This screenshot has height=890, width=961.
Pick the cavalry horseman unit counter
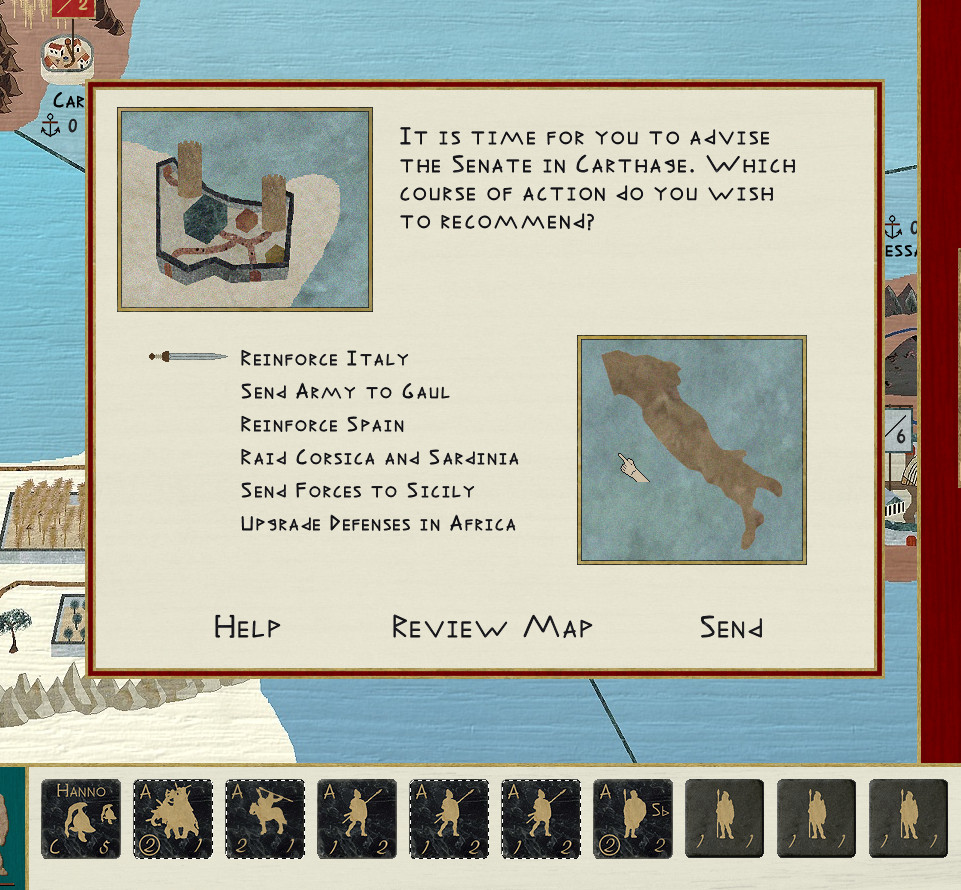265,819
